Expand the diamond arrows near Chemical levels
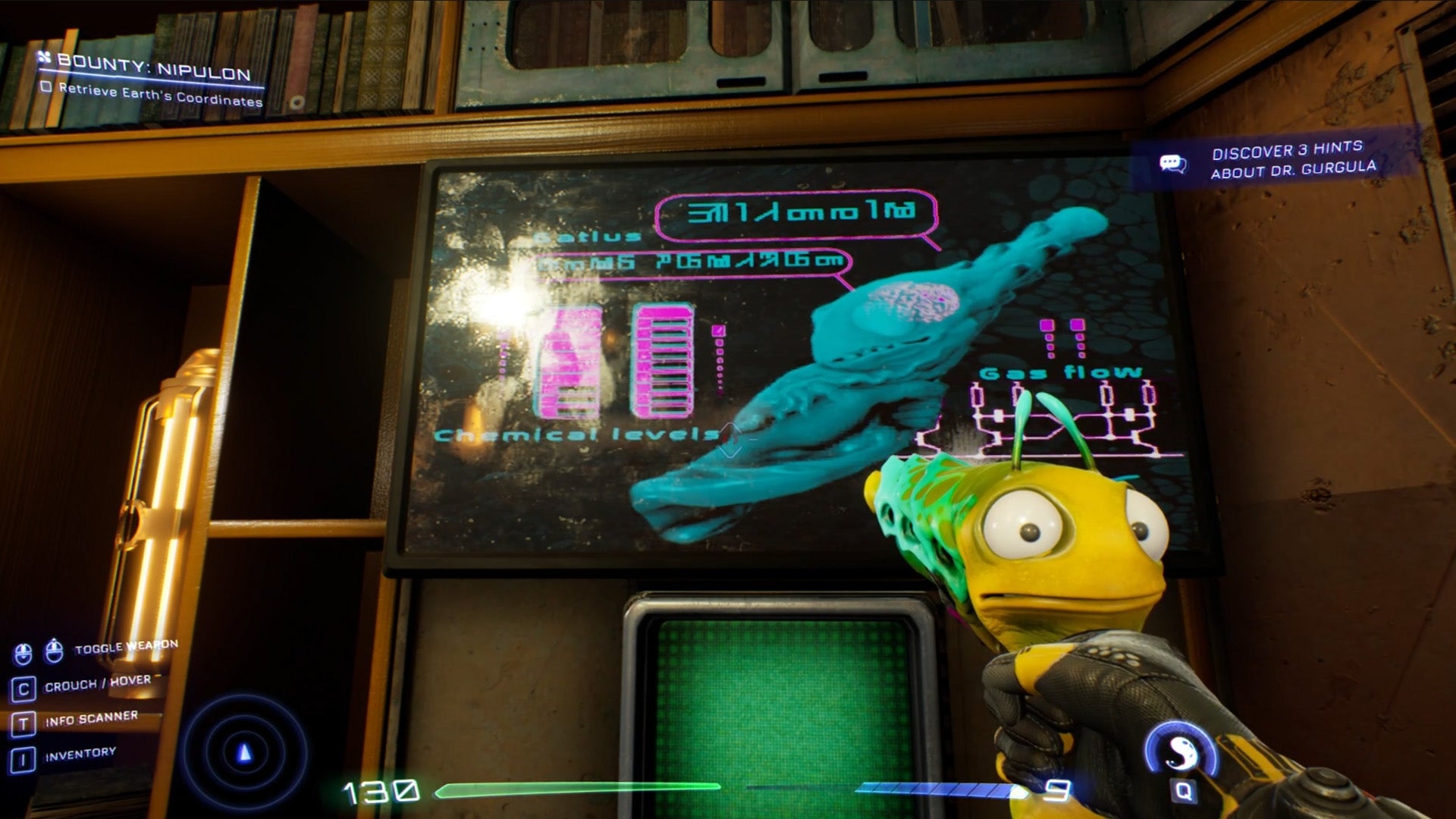Image resolution: width=1456 pixels, height=819 pixels. (732, 440)
